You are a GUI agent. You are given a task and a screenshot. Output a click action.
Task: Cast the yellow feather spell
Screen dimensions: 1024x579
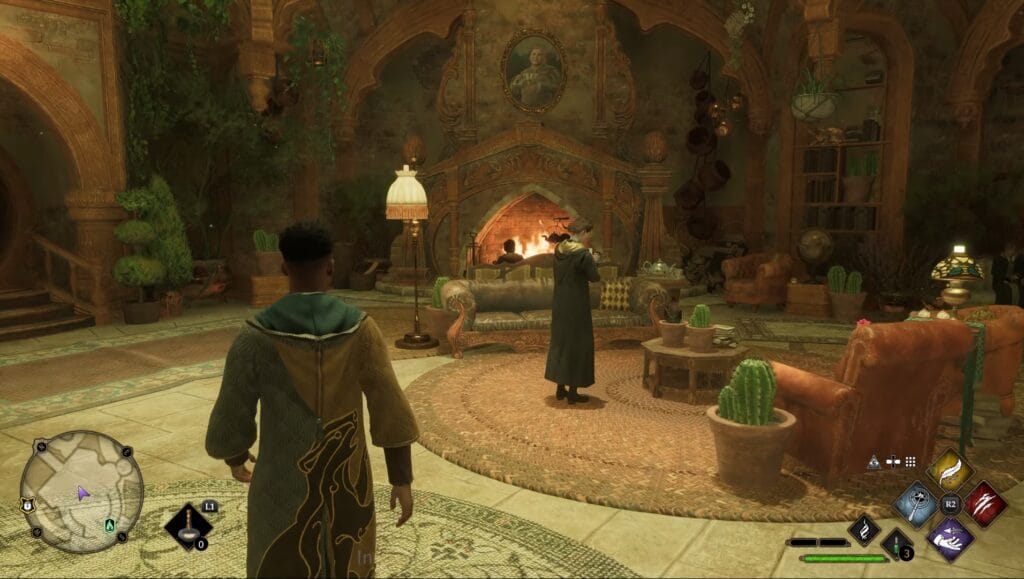950,468
